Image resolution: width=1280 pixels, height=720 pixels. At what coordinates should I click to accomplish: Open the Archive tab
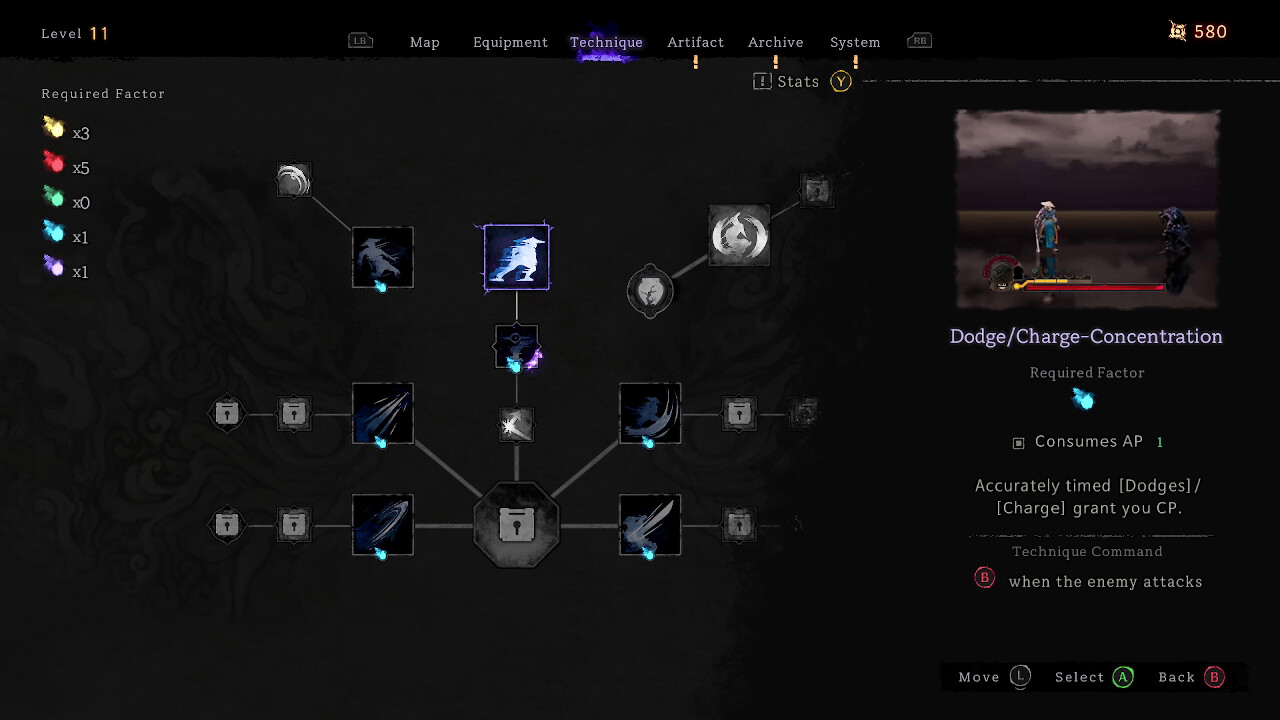click(x=775, y=42)
